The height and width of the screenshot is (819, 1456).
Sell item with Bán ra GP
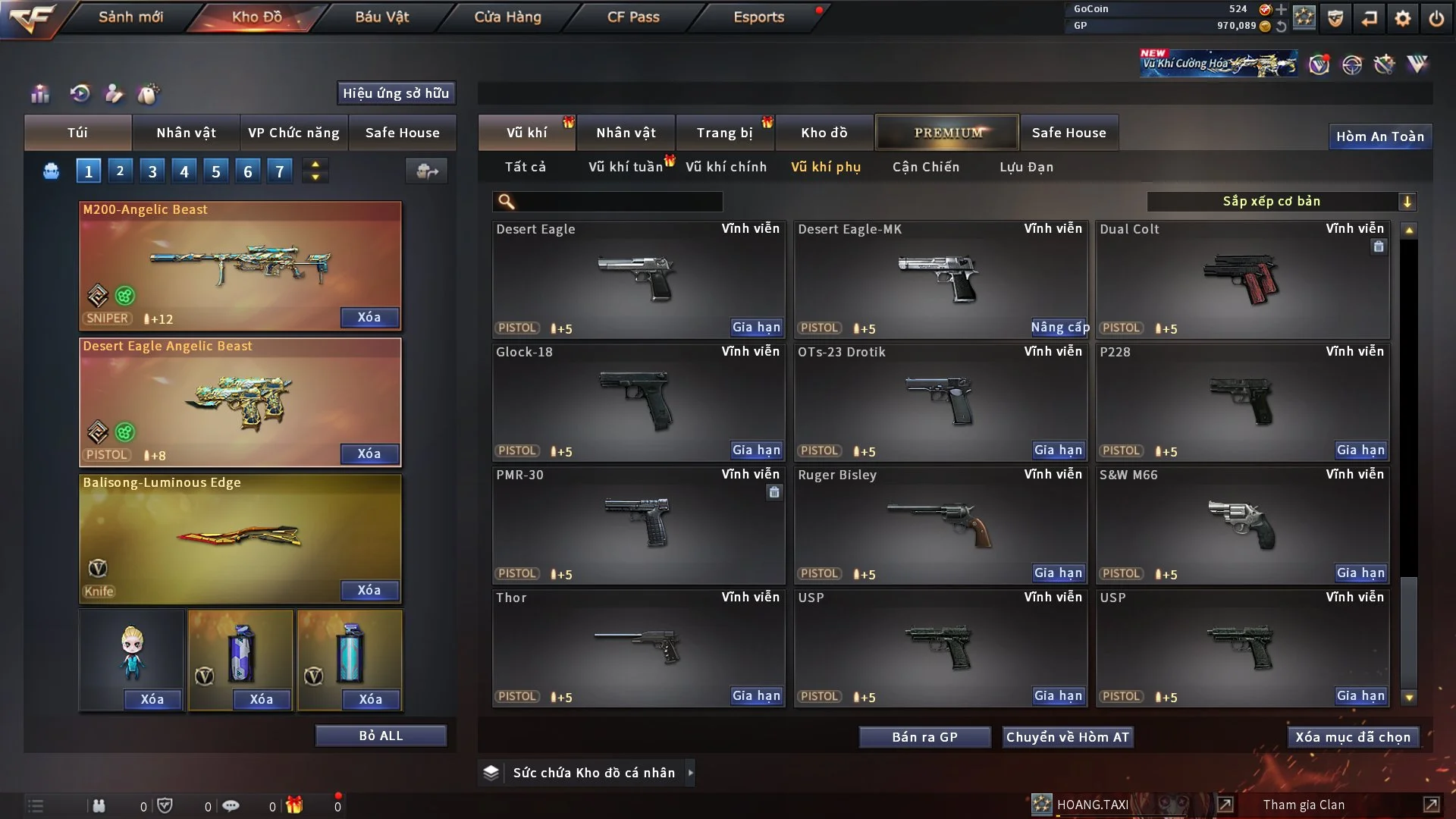[x=924, y=737]
